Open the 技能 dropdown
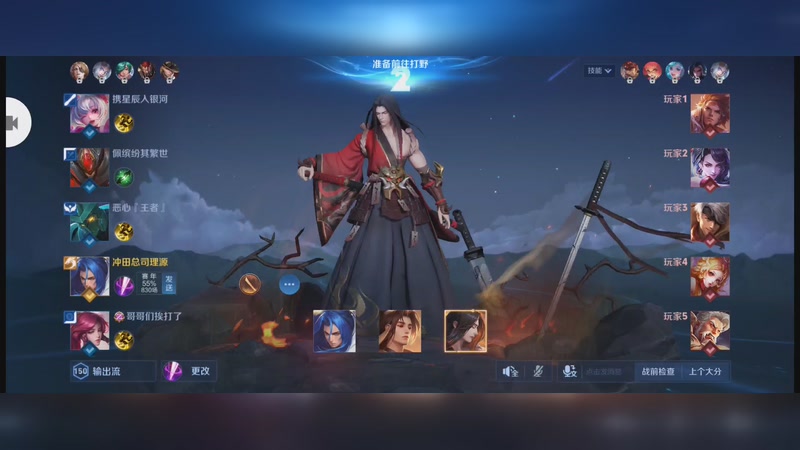This screenshot has width=800, height=450. 600,71
